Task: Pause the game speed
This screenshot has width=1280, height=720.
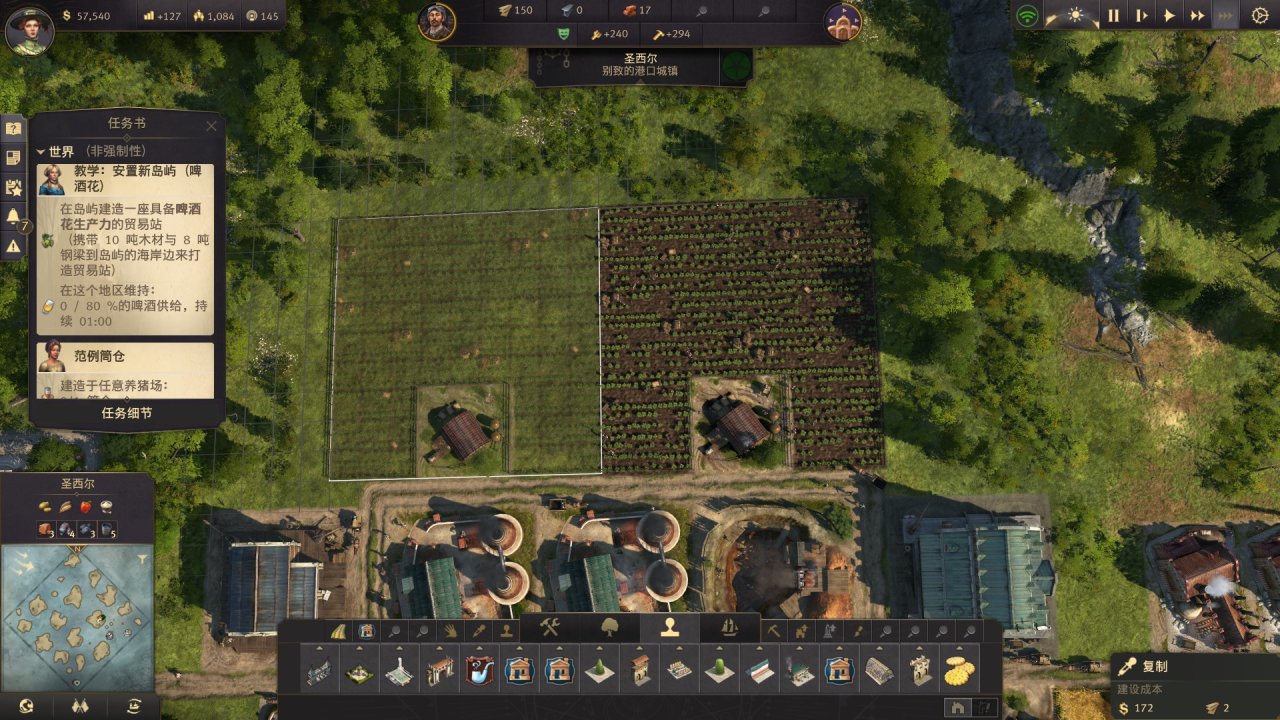Action: [1113, 16]
